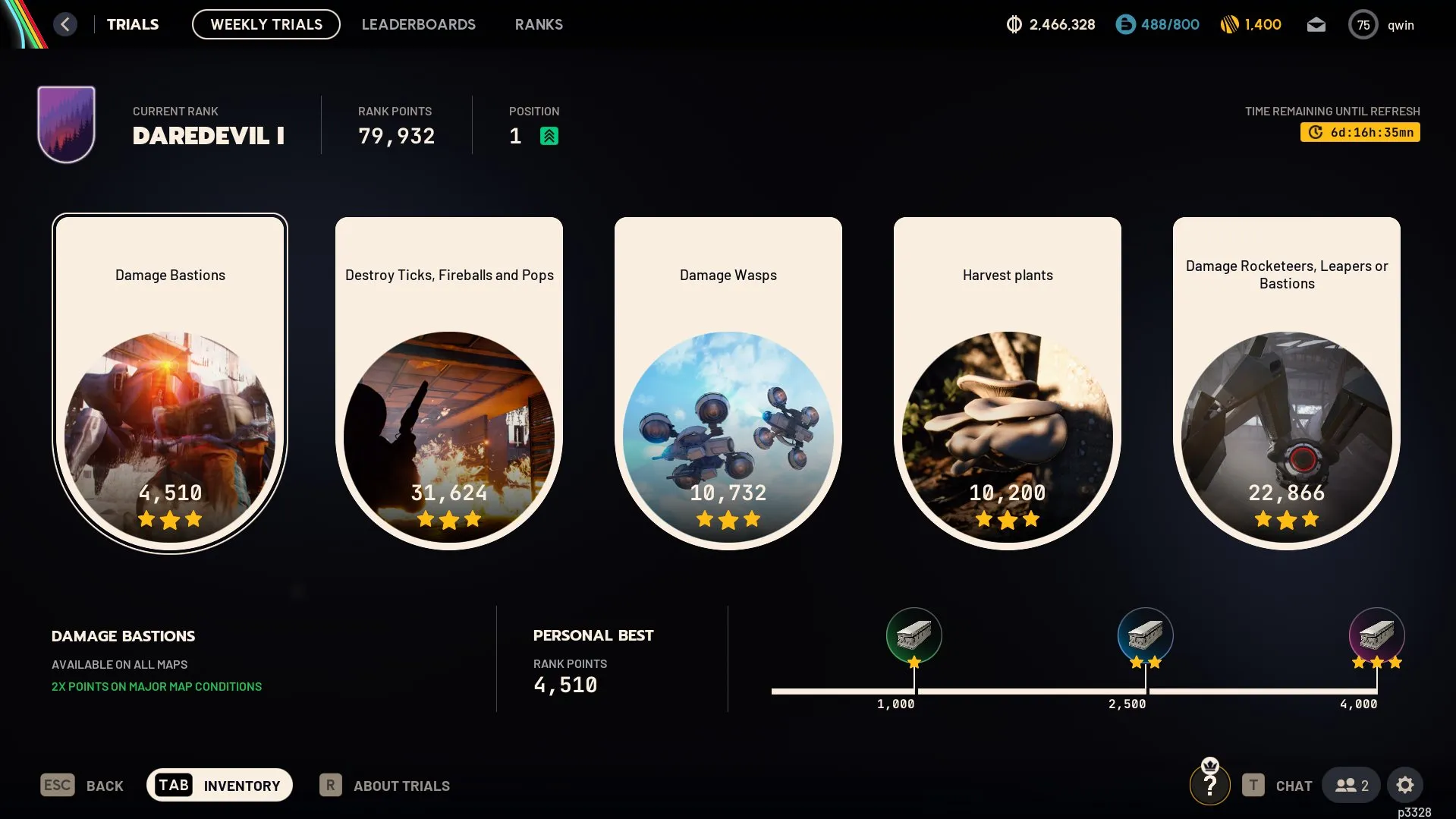Screen dimensions: 1456x819
Task: Open the mystery question mark reward icon
Action: point(1209,785)
